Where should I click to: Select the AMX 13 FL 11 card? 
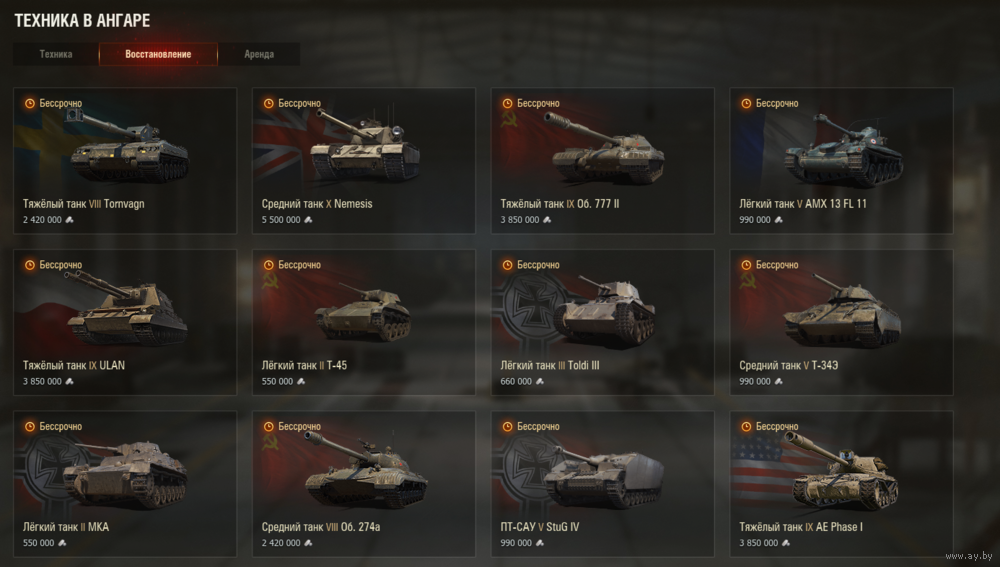tap(841, 160)
